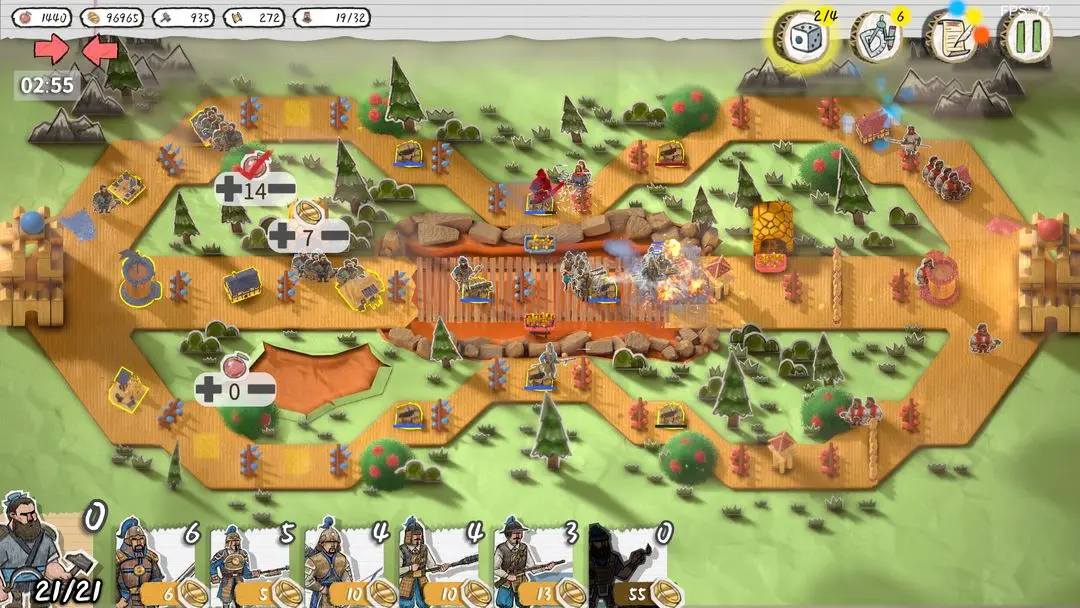Viewport: 1080px width, 608px height.
Task: Decrease the gold coin stepper showing 7
Action: coord(334,237)
